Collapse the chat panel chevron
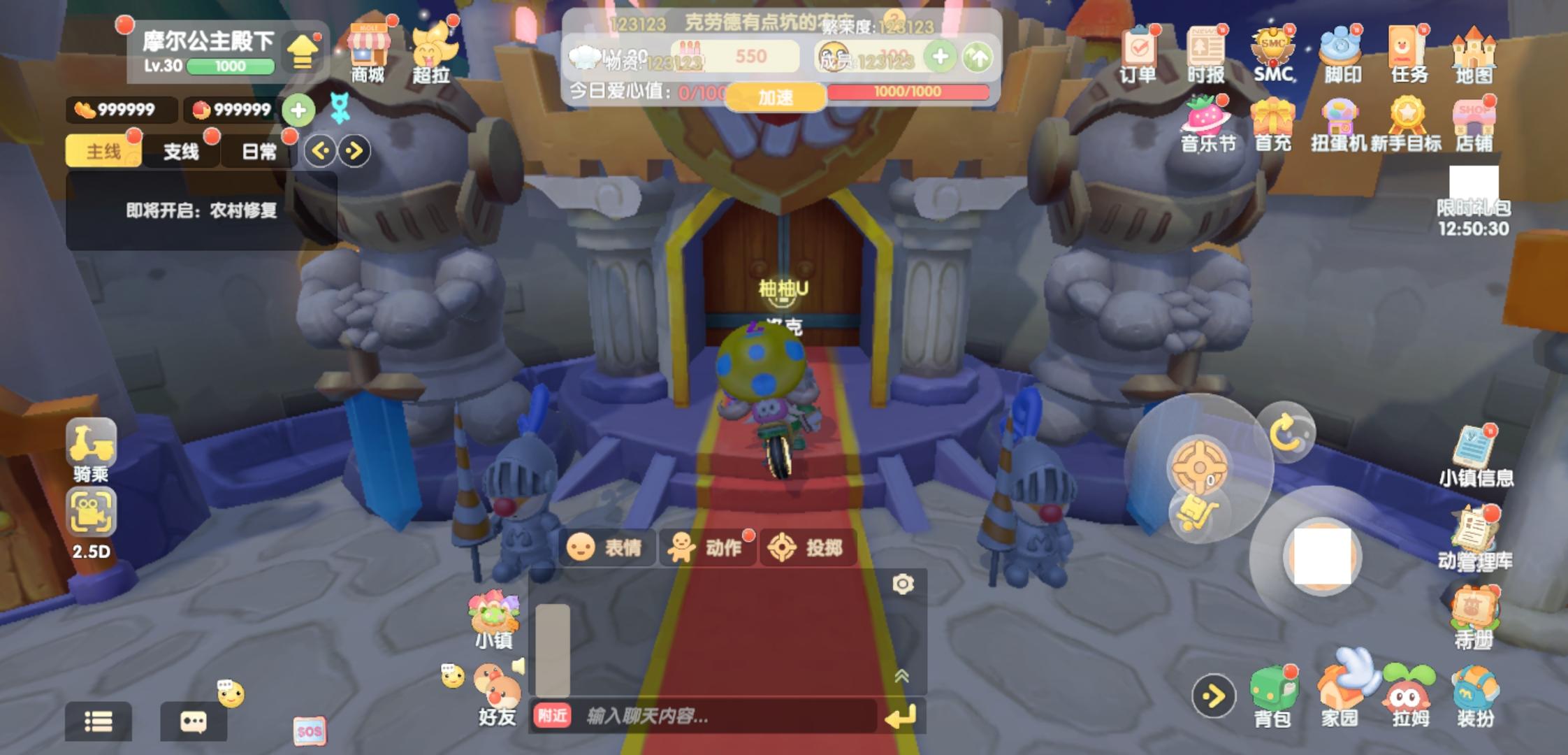The width and height of the screenshot is (1568, 755). (x=901, y=675)
